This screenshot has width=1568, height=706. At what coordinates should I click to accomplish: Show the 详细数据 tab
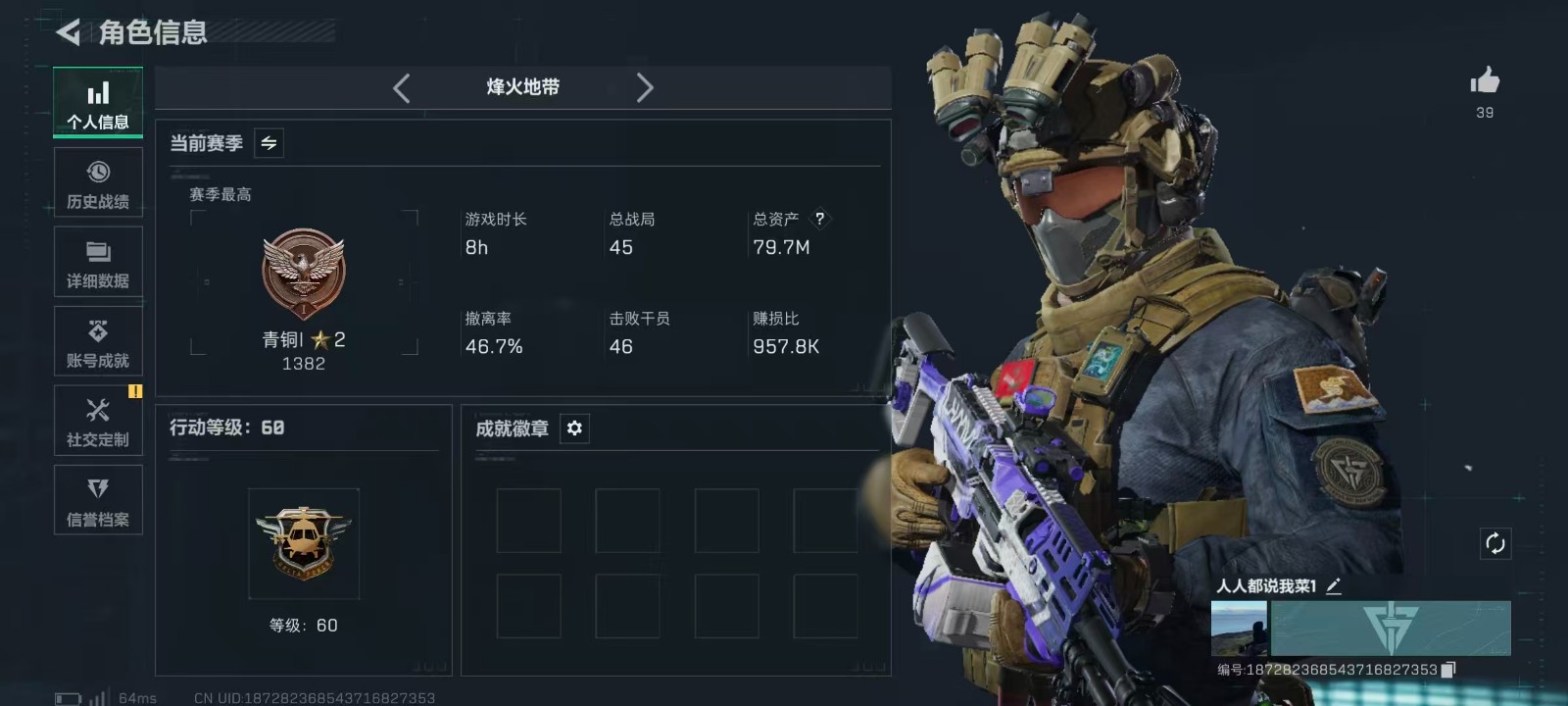click(98, 262)
